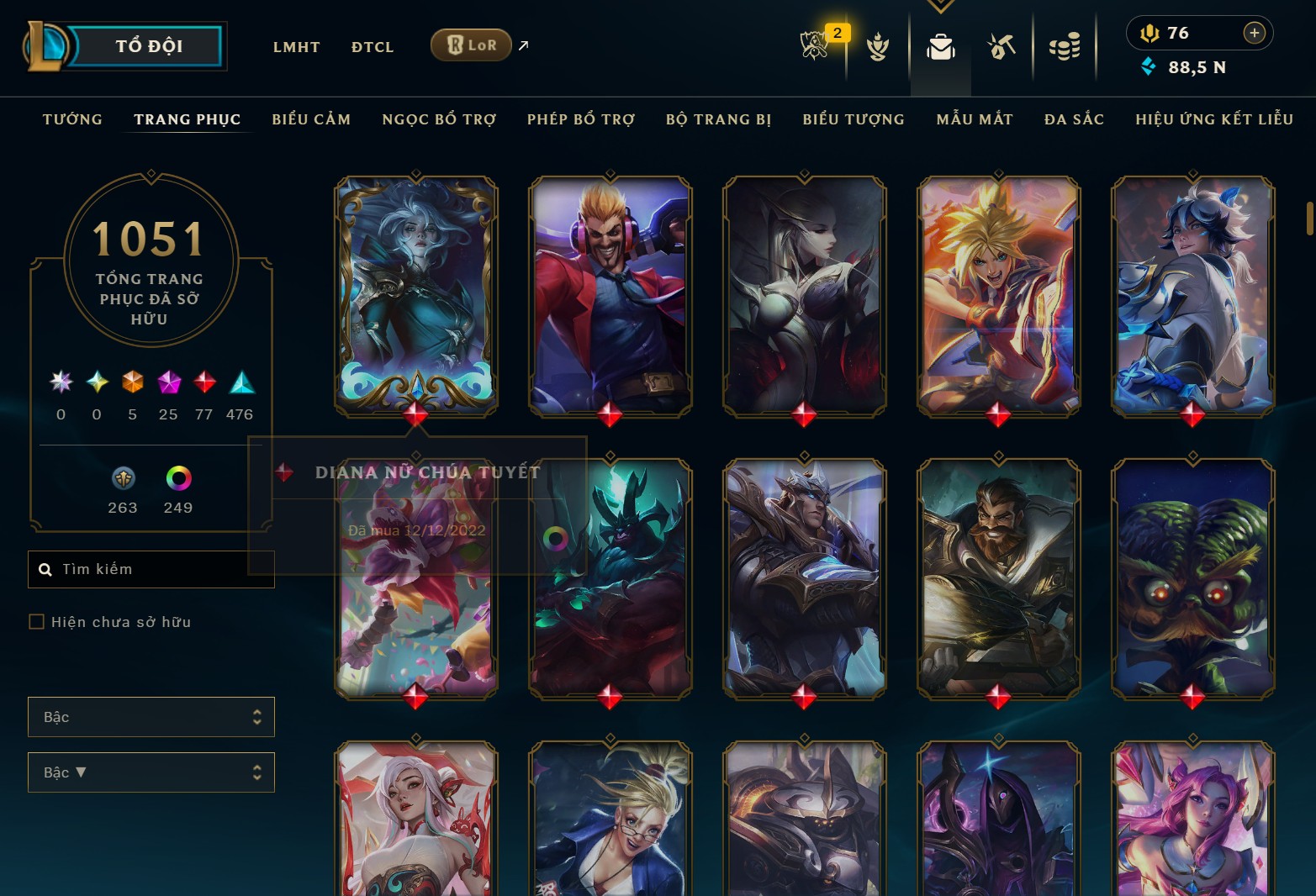
Task: Switch to the TƯỚNG tab
Action: pos(72,119)
